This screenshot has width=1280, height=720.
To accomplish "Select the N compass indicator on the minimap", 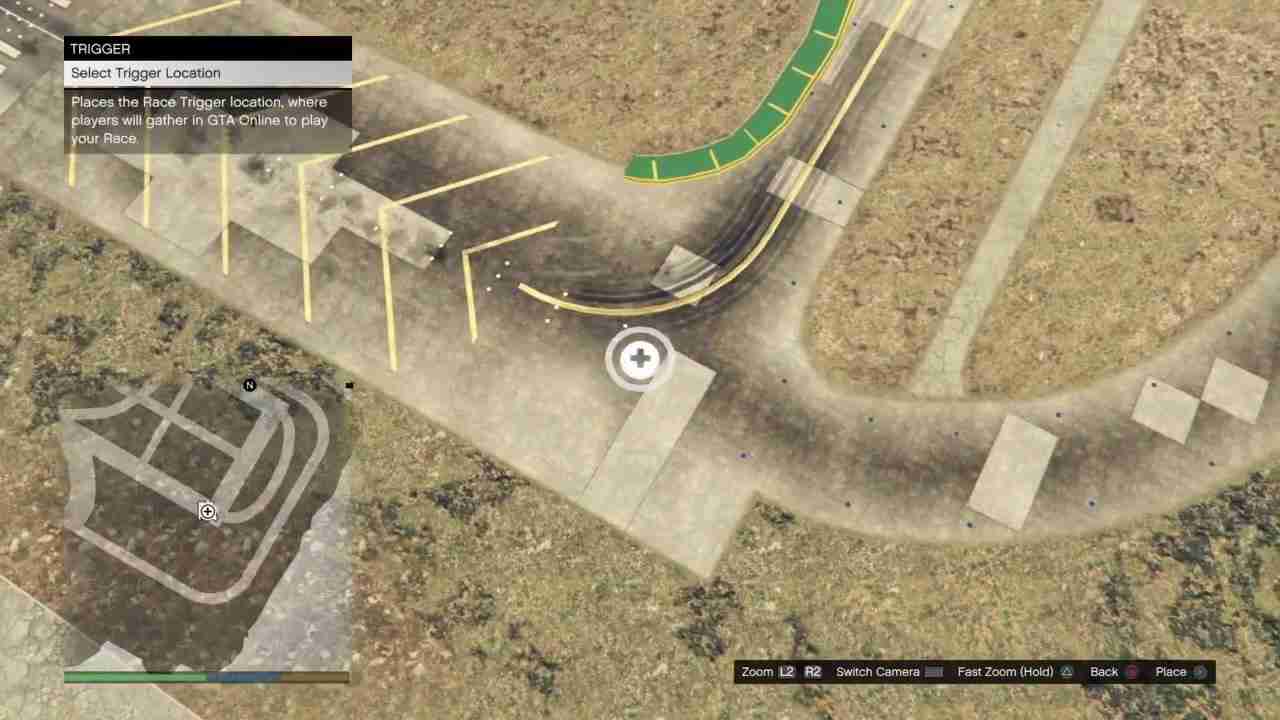I will coord(249,386).
